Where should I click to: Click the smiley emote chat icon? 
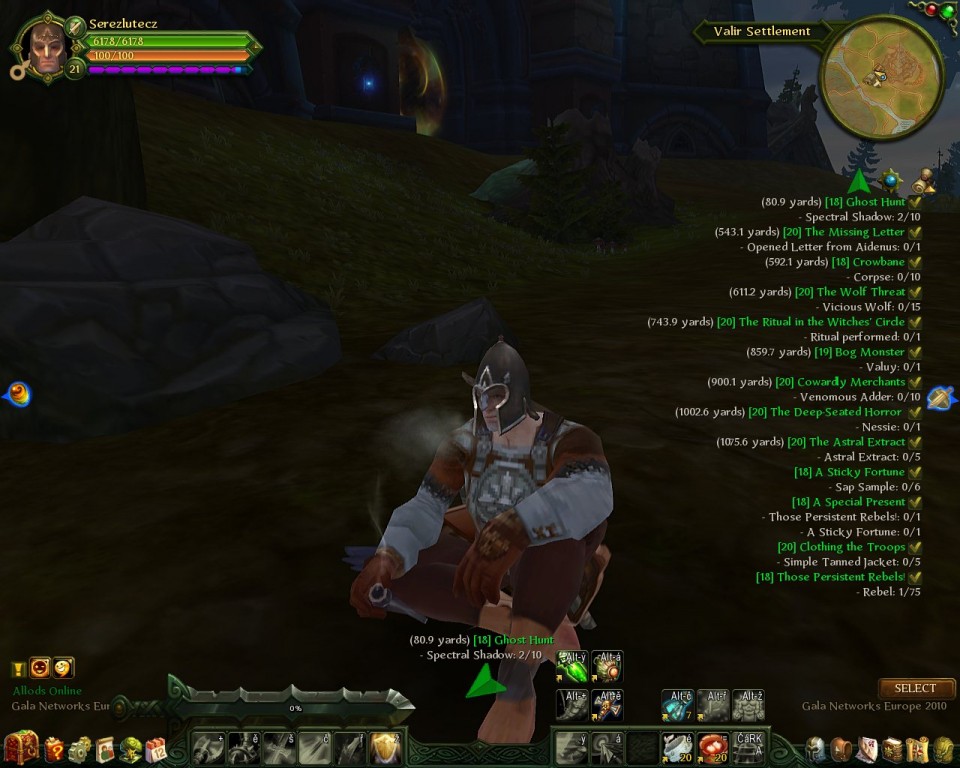pos(62,668)
